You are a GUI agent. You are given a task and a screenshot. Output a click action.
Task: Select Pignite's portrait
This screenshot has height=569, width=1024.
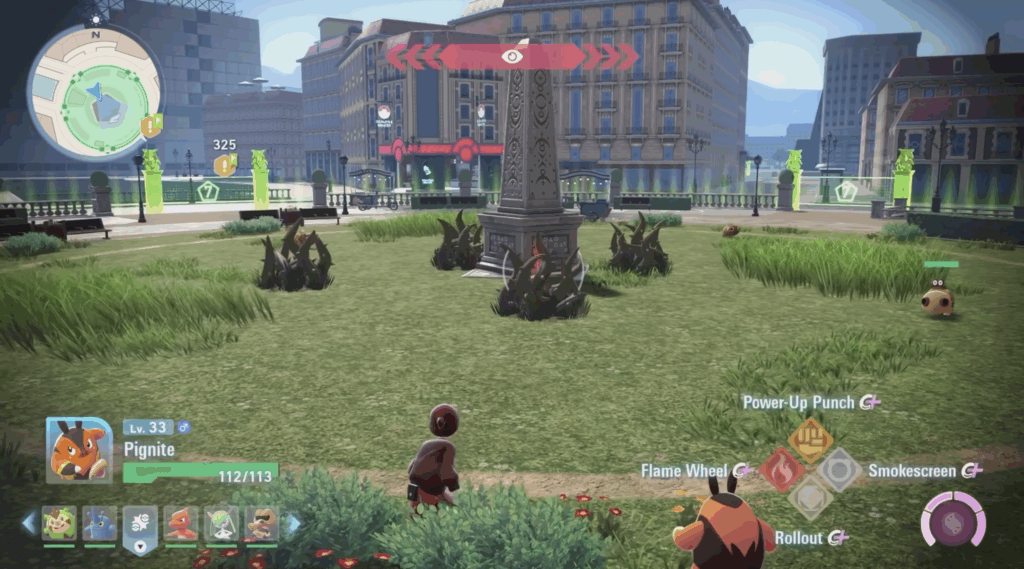79,451
